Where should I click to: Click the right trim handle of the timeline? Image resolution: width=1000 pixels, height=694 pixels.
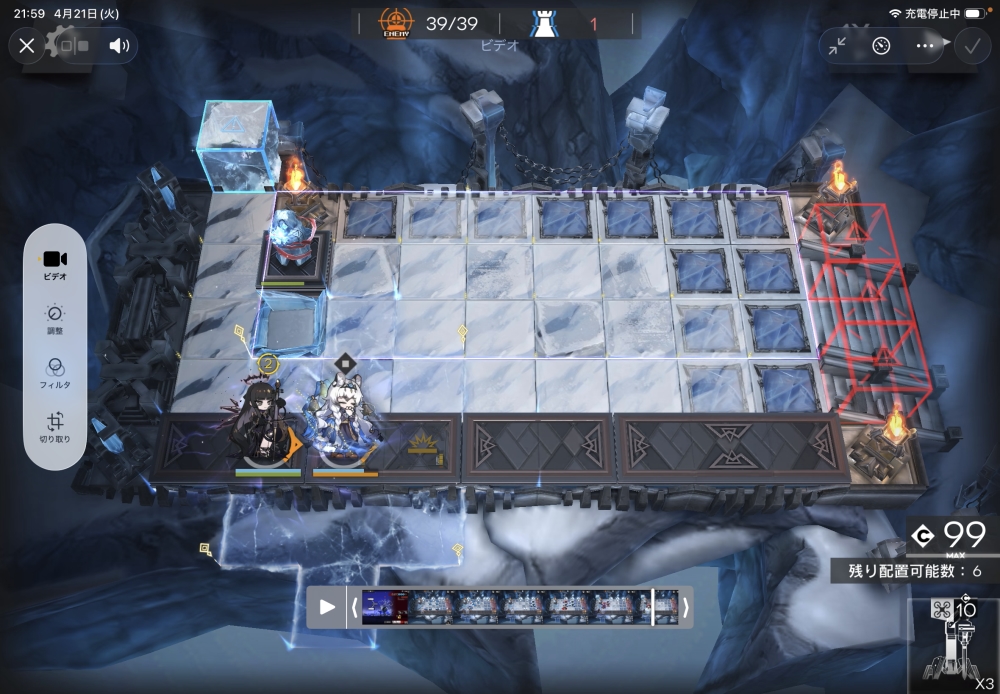tap(686, 607)
